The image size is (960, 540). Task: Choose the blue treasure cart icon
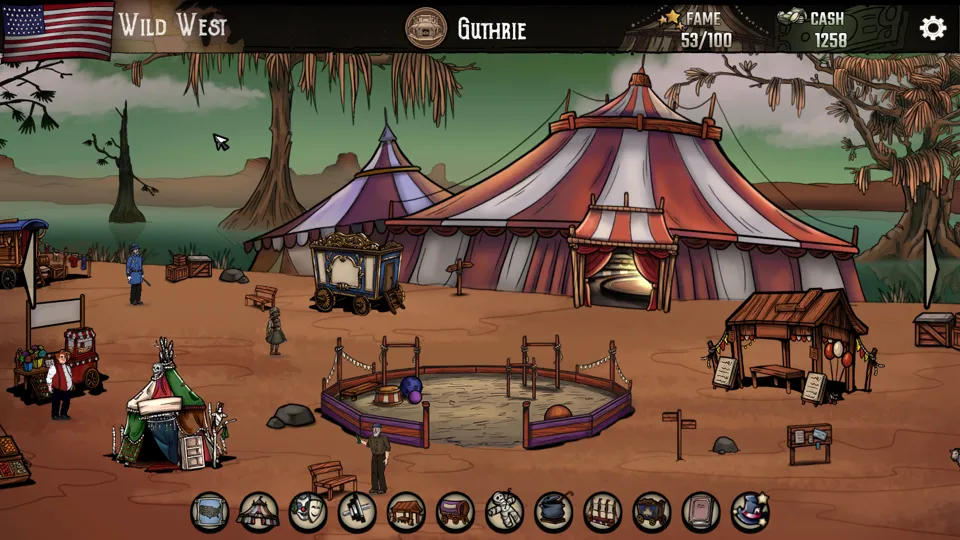(x=651, y=512)
